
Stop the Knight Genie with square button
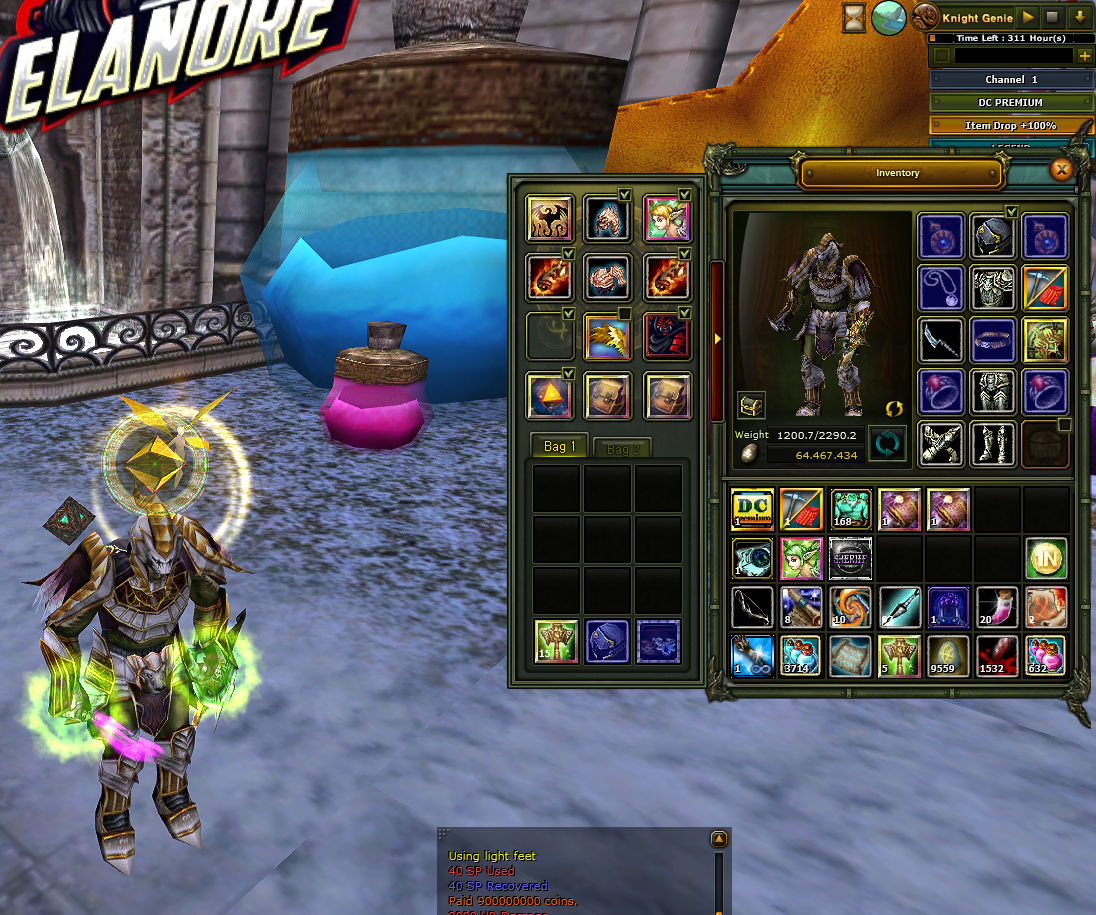click(x=1052, y=17)
